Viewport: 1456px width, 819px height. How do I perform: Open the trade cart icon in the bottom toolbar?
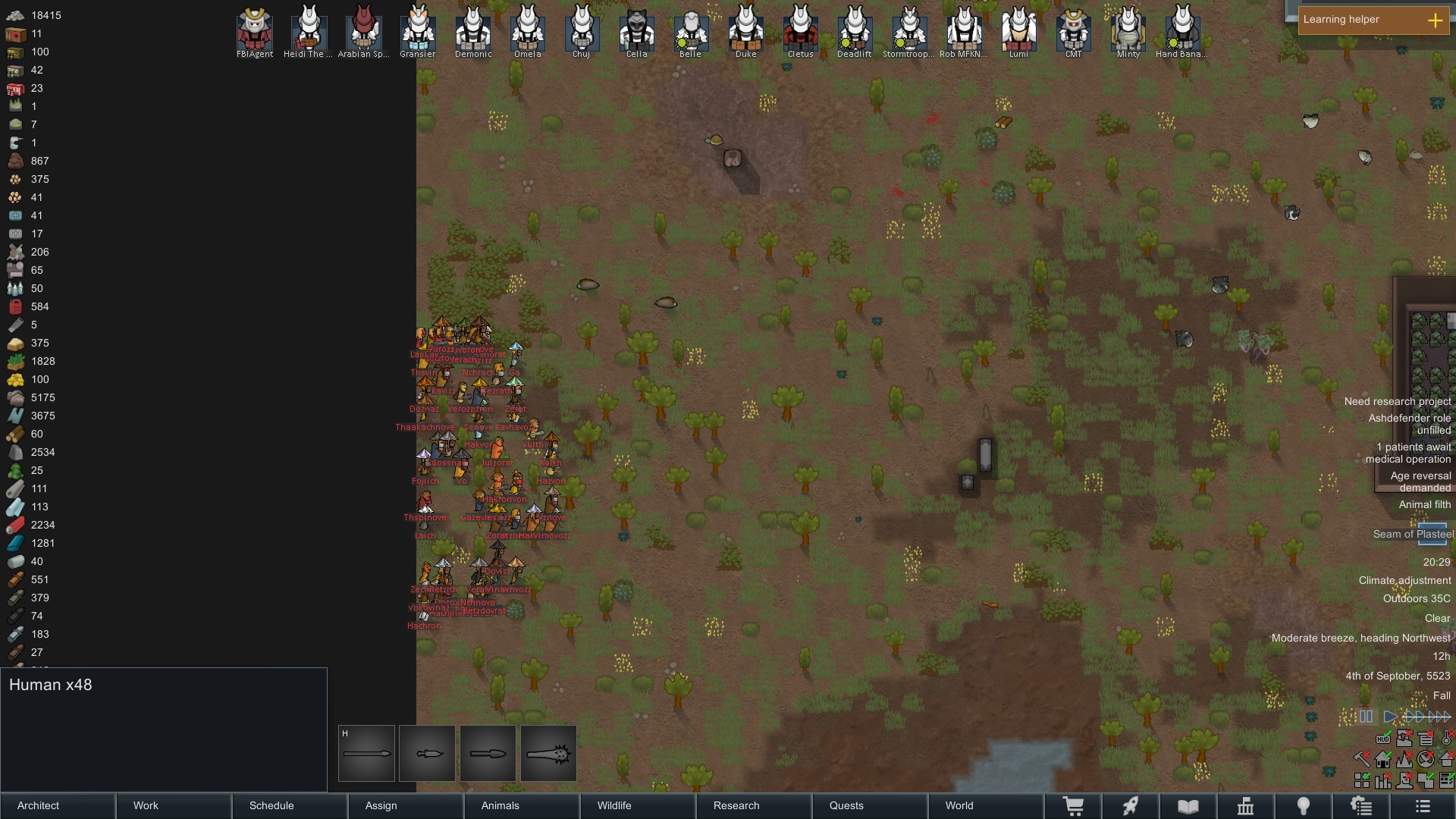[1075, 806]
